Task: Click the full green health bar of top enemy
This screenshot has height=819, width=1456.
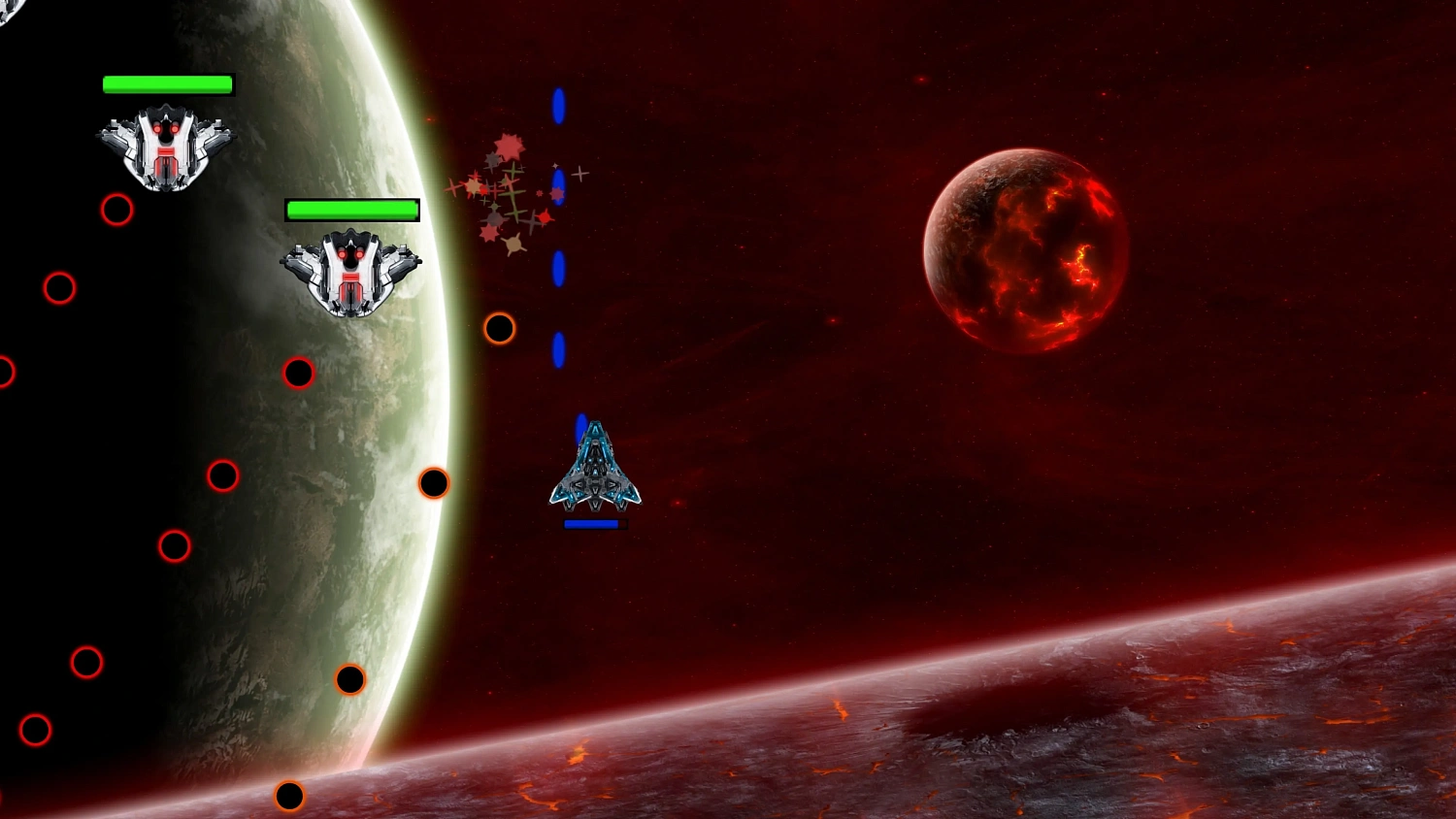Action: coord(168,84)
